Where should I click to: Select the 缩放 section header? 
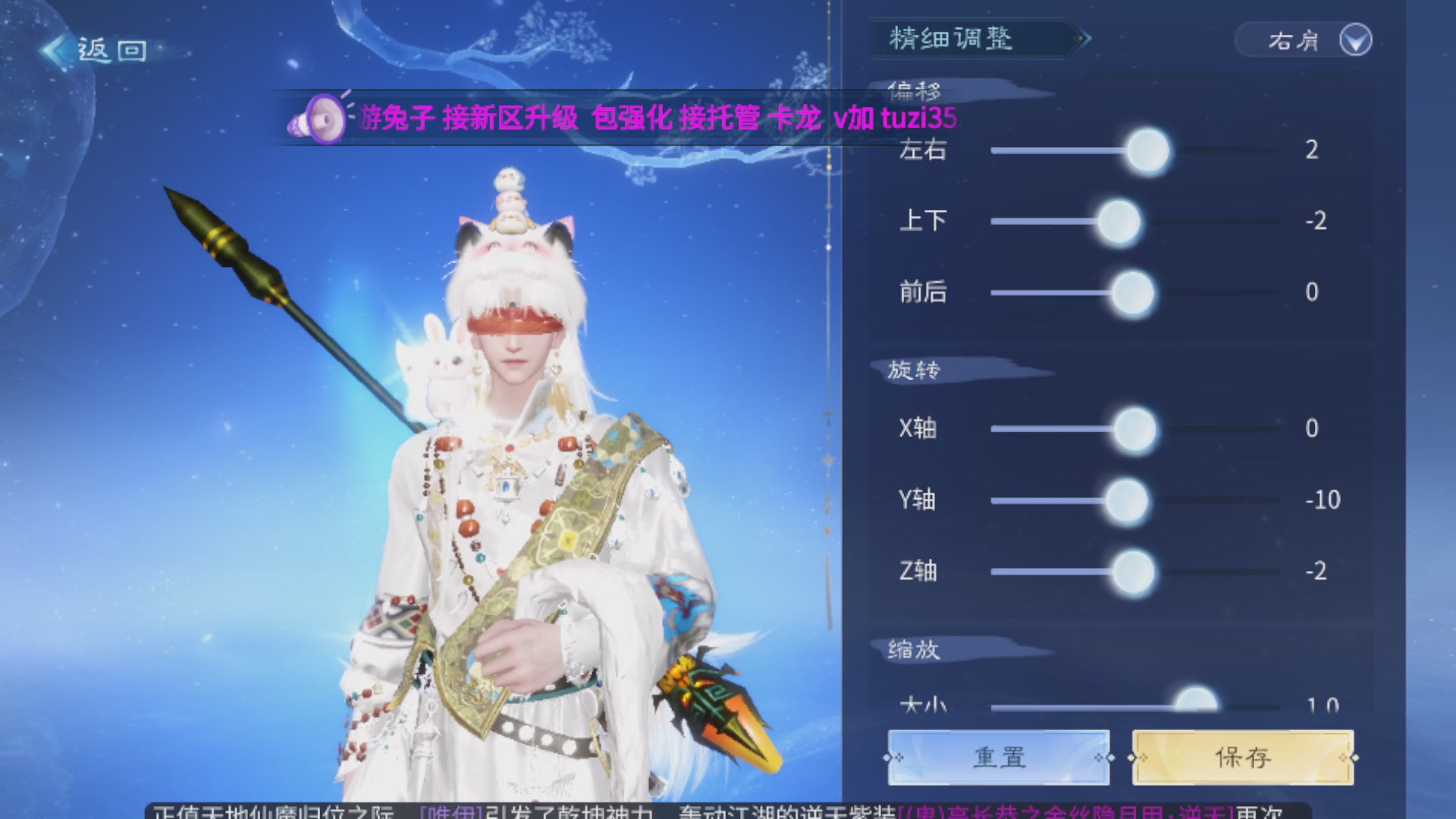click(x=914, y=649)
